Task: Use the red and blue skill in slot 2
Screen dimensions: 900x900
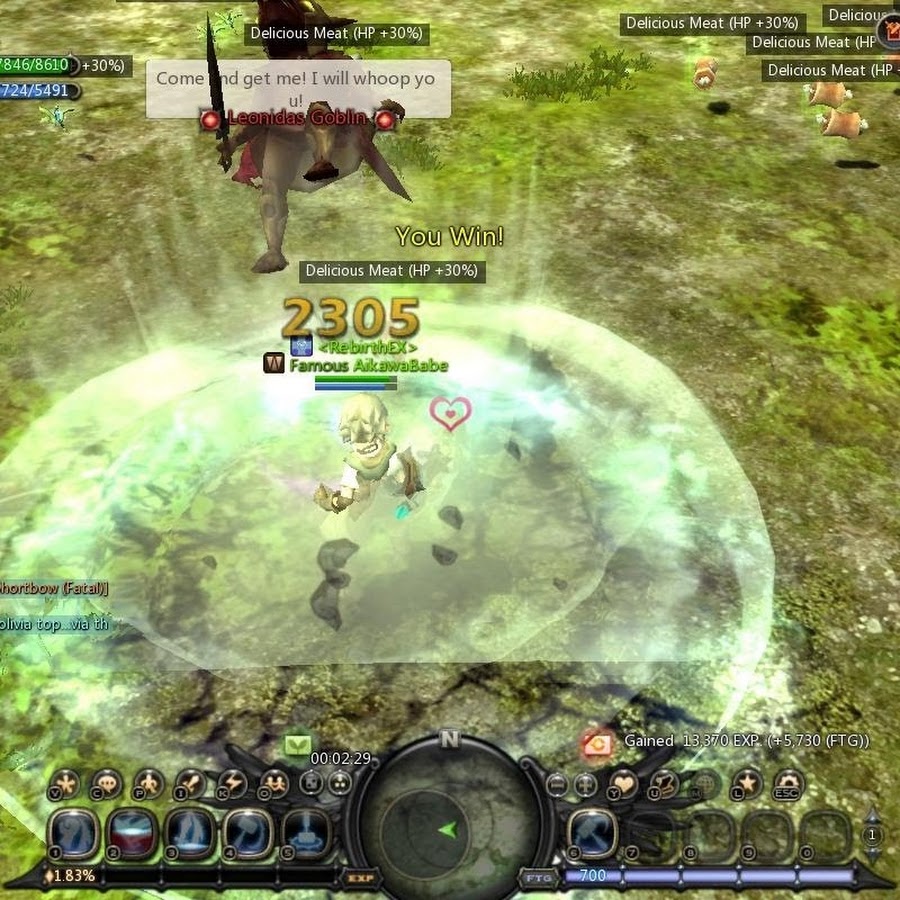Action: [x=131, y=833]
